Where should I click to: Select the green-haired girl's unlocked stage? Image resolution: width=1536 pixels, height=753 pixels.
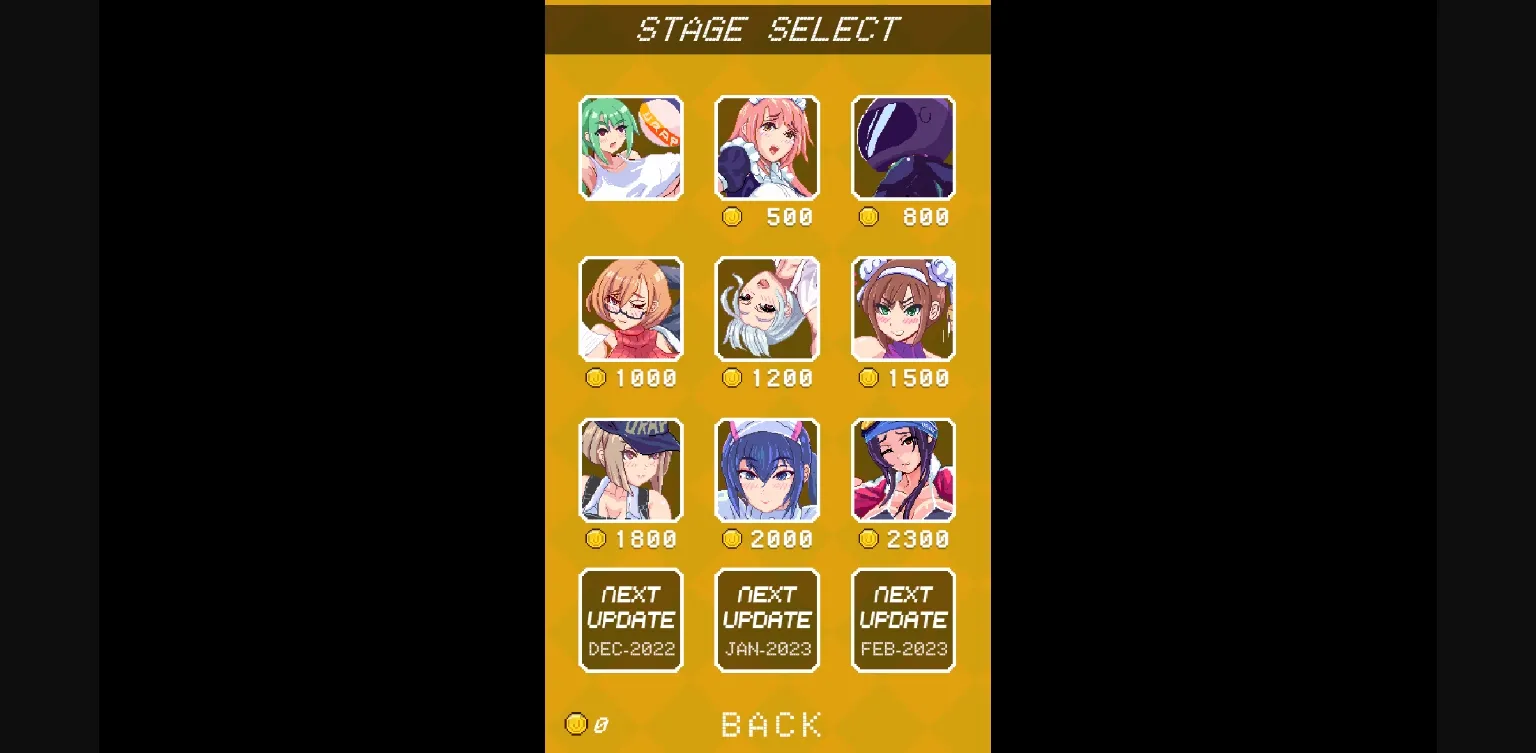point(631,147)
